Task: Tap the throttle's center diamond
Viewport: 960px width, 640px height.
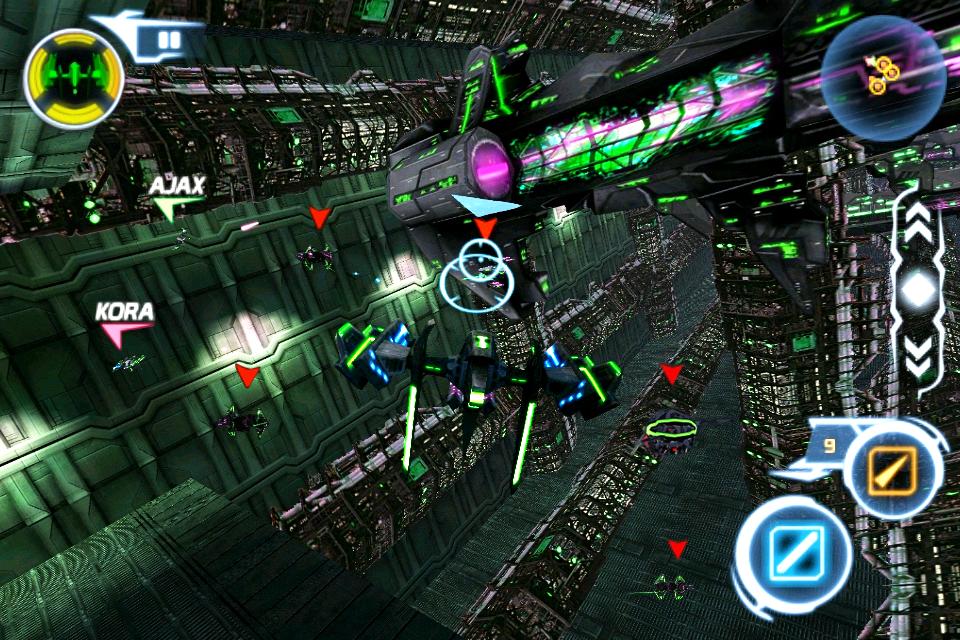Action: click(917, 291)
